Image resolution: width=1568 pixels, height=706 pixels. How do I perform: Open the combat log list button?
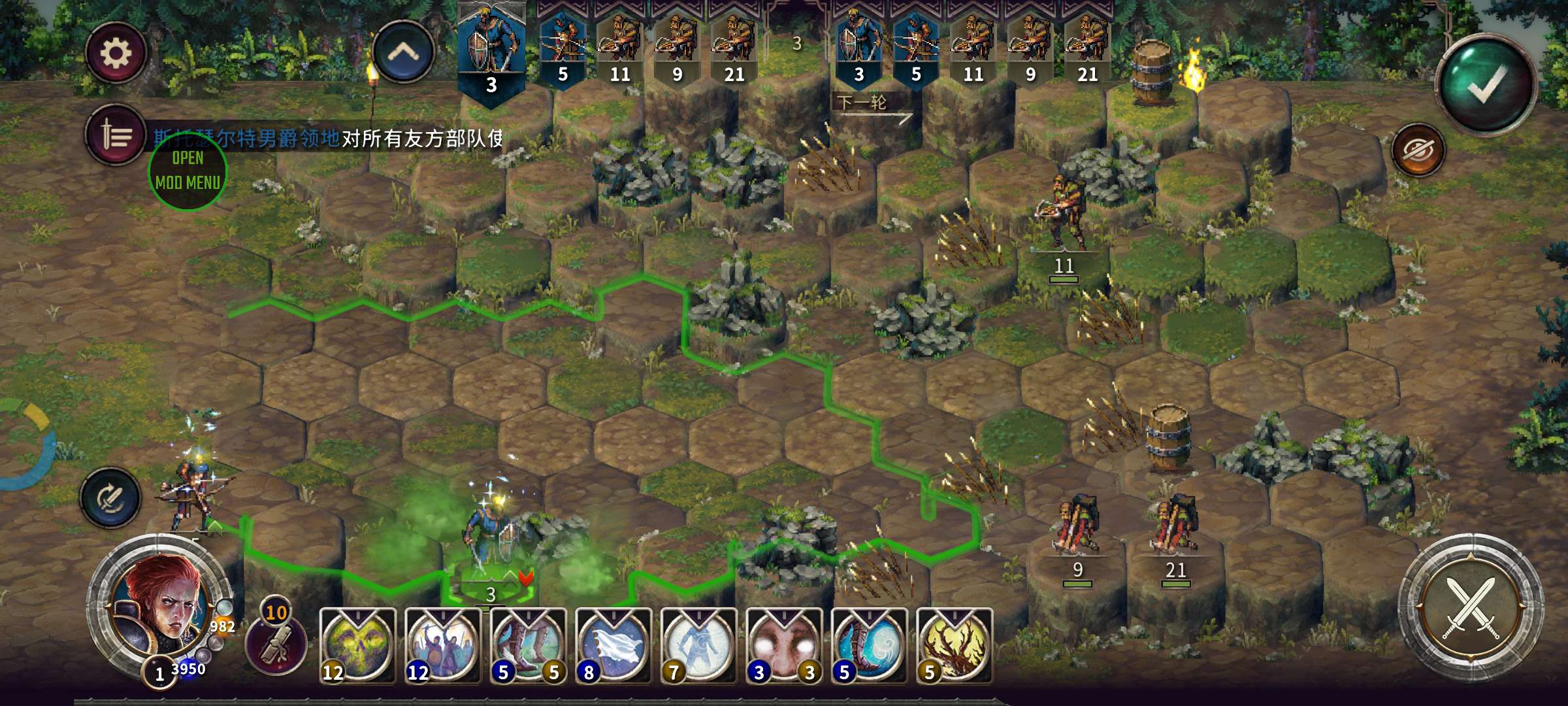pos(116,135)
